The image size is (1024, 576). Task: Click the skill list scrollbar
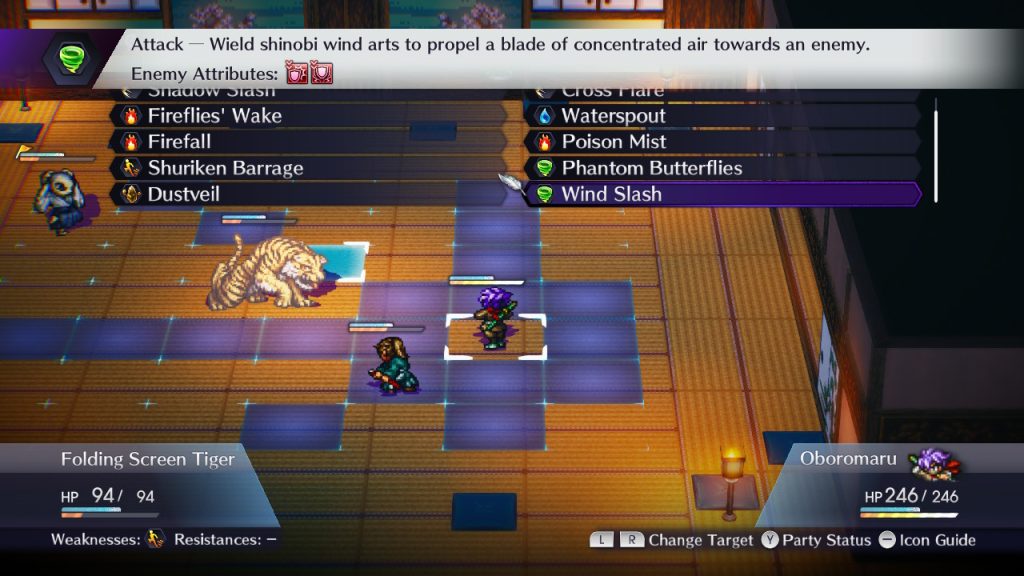click(x=936, y=150)
